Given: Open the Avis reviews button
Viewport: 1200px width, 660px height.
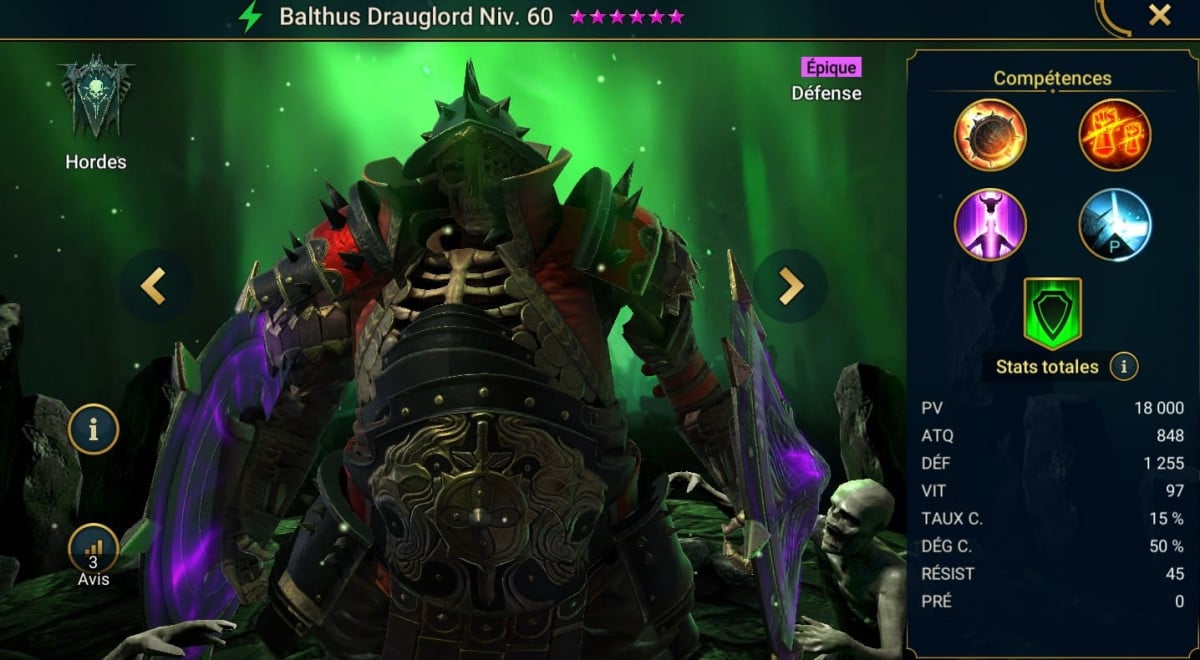Looking at the screenshot, I should tap(94, 552).
